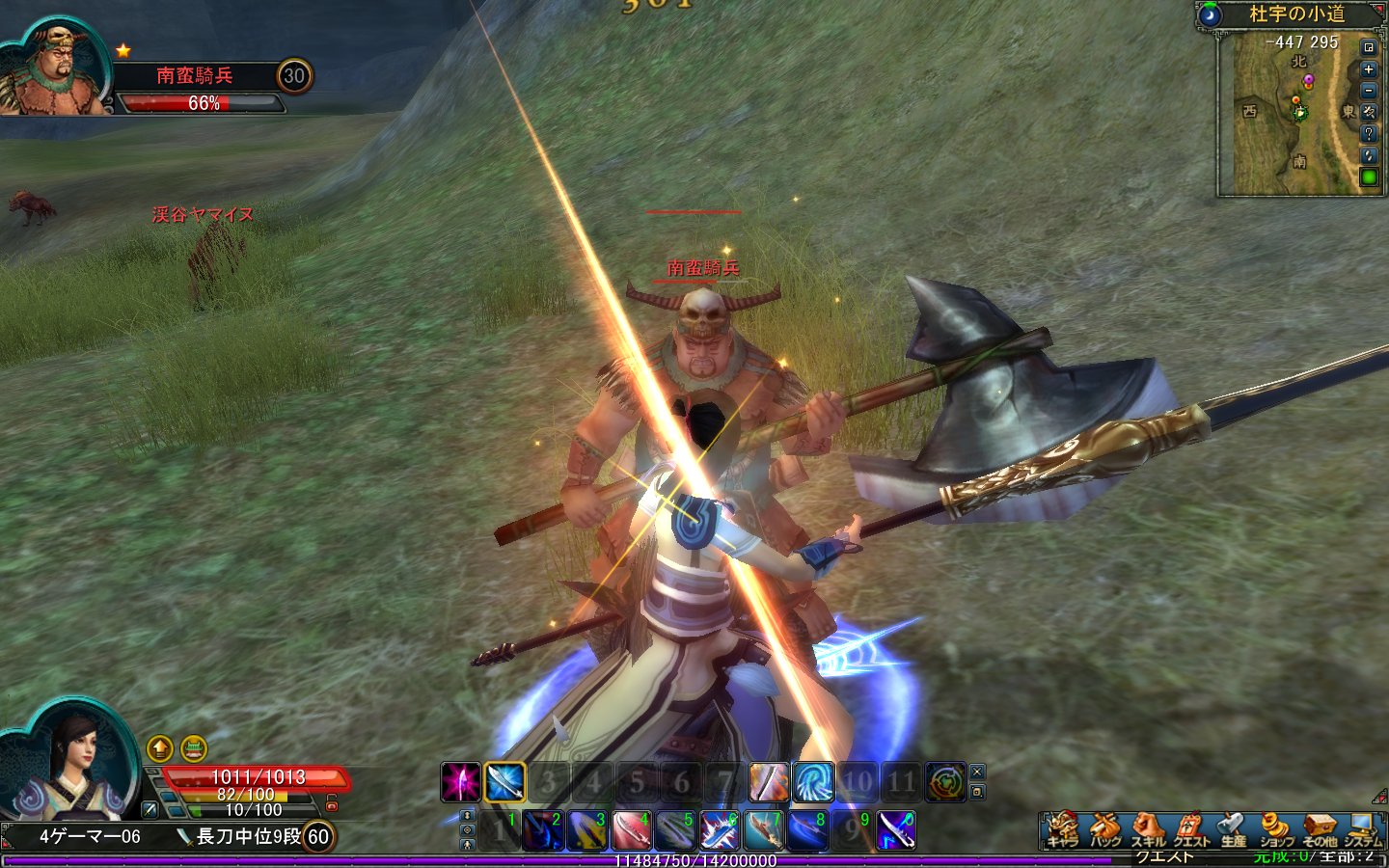Viewport: 1389px width, 868px height.
Task: Open the システム system menu
Action: (x=1362, y=828)
